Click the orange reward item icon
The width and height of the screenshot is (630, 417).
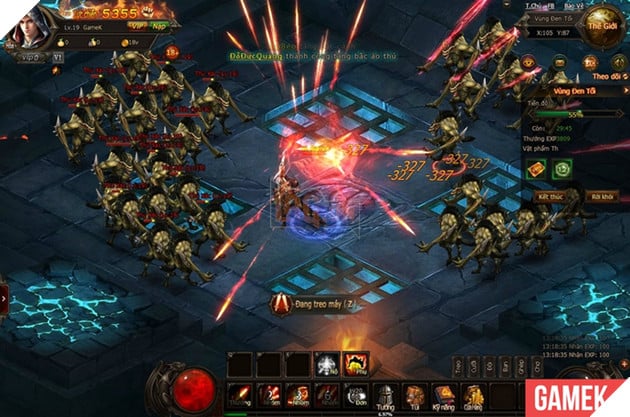(x=536, y=170)
